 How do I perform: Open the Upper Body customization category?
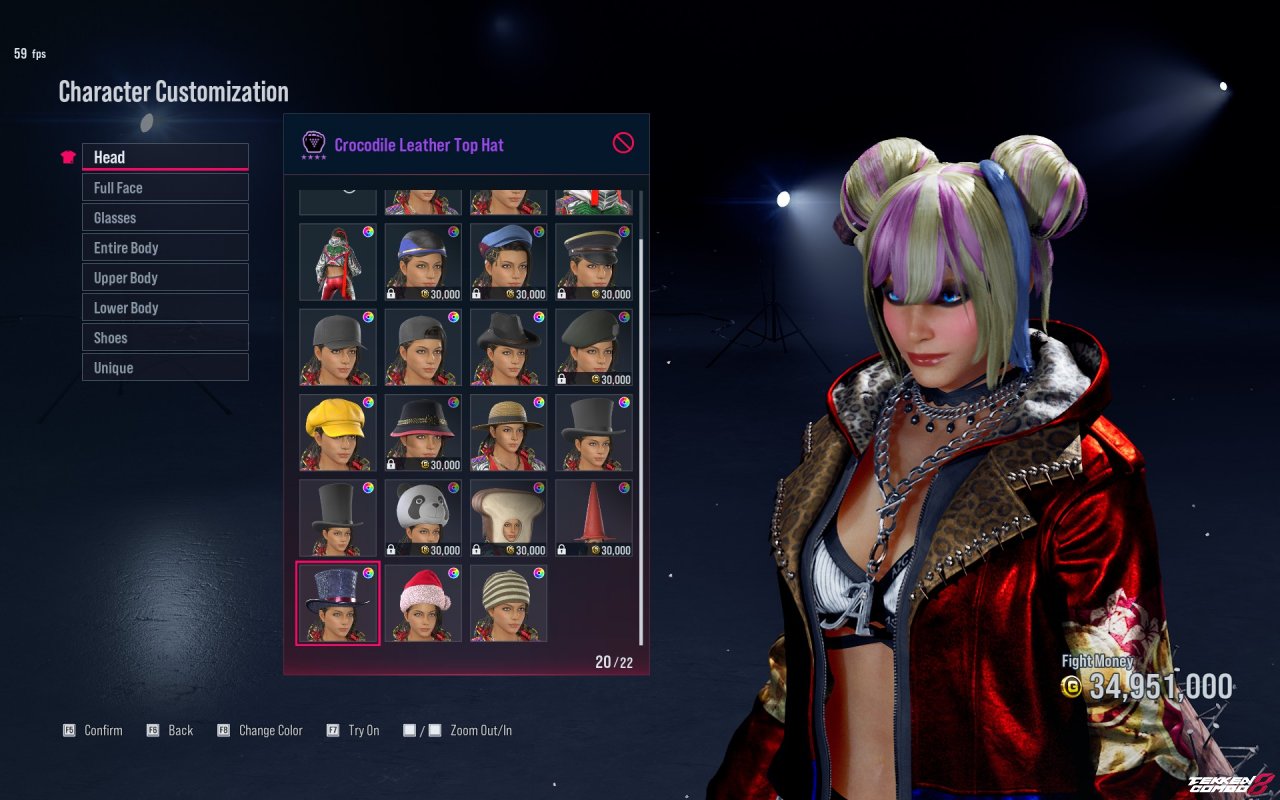click(164, 277)
